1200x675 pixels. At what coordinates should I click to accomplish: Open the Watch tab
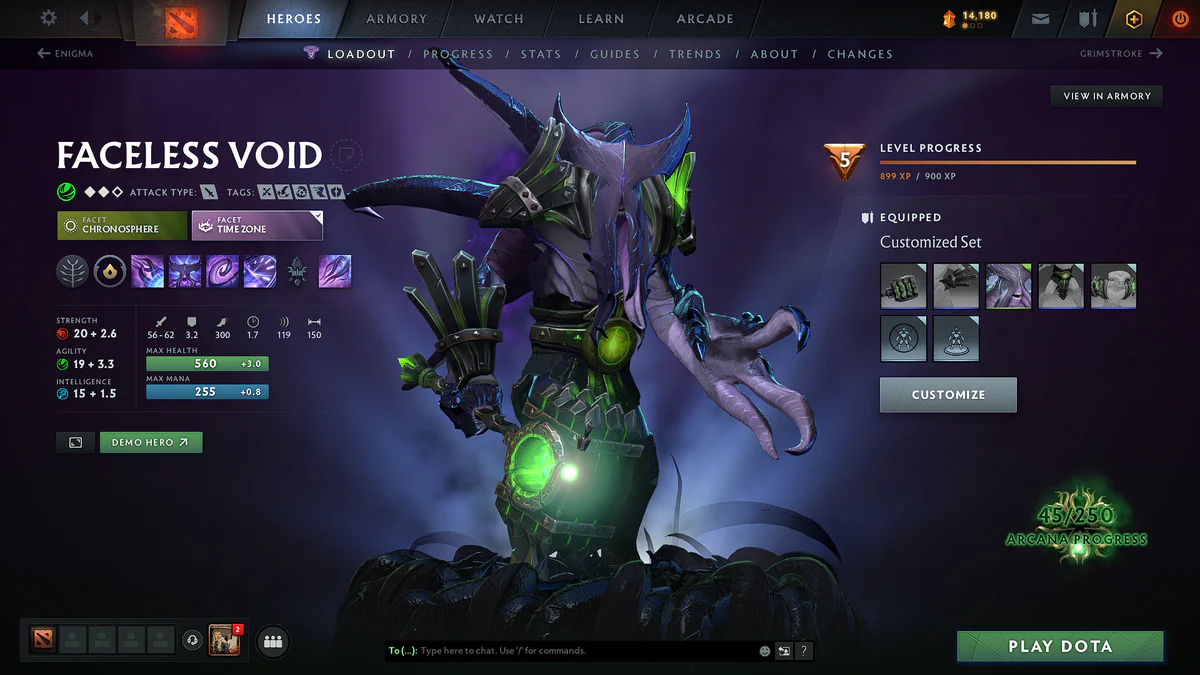click(499, 19)
